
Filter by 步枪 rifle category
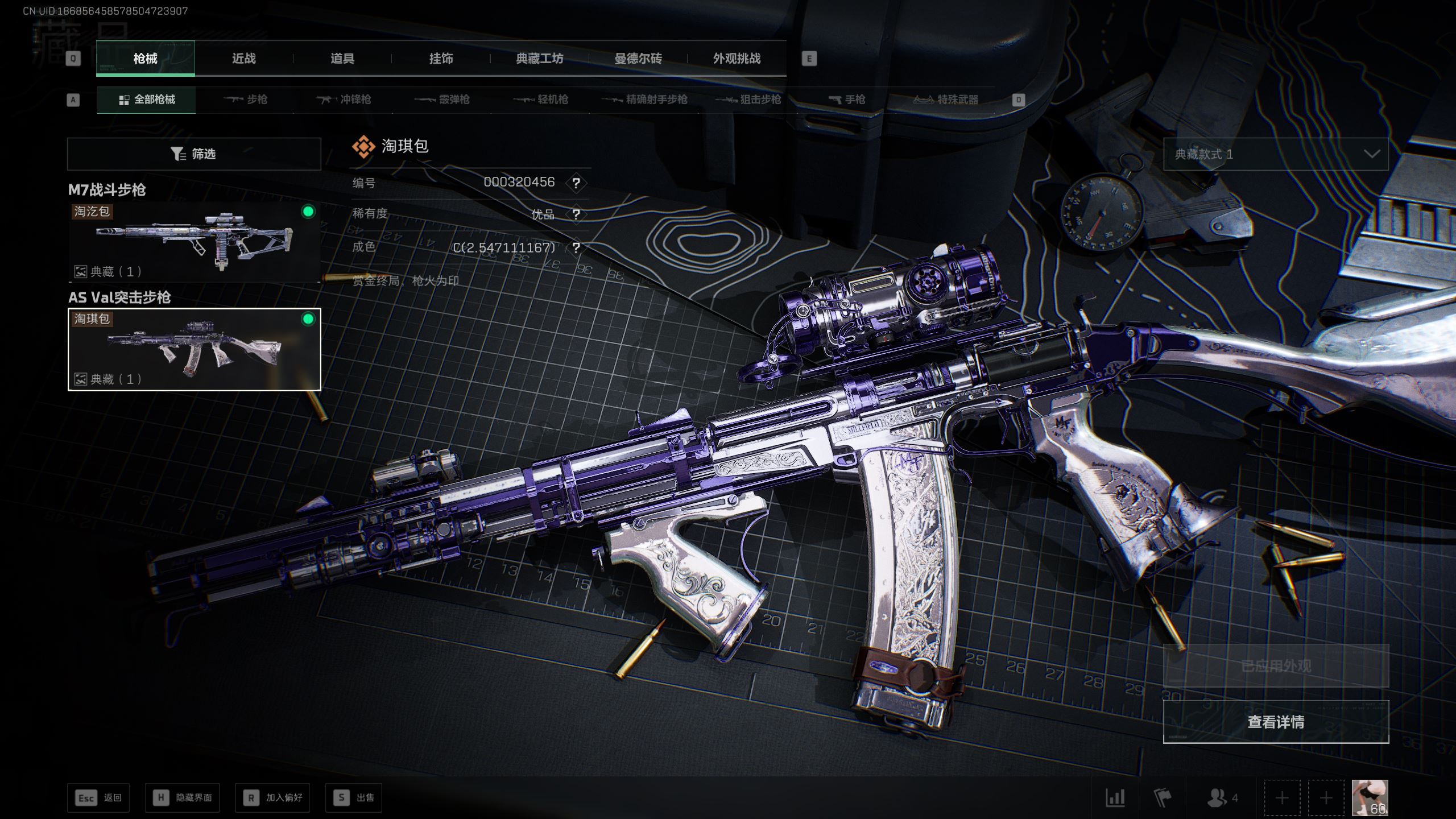click(x=245, y=100)
